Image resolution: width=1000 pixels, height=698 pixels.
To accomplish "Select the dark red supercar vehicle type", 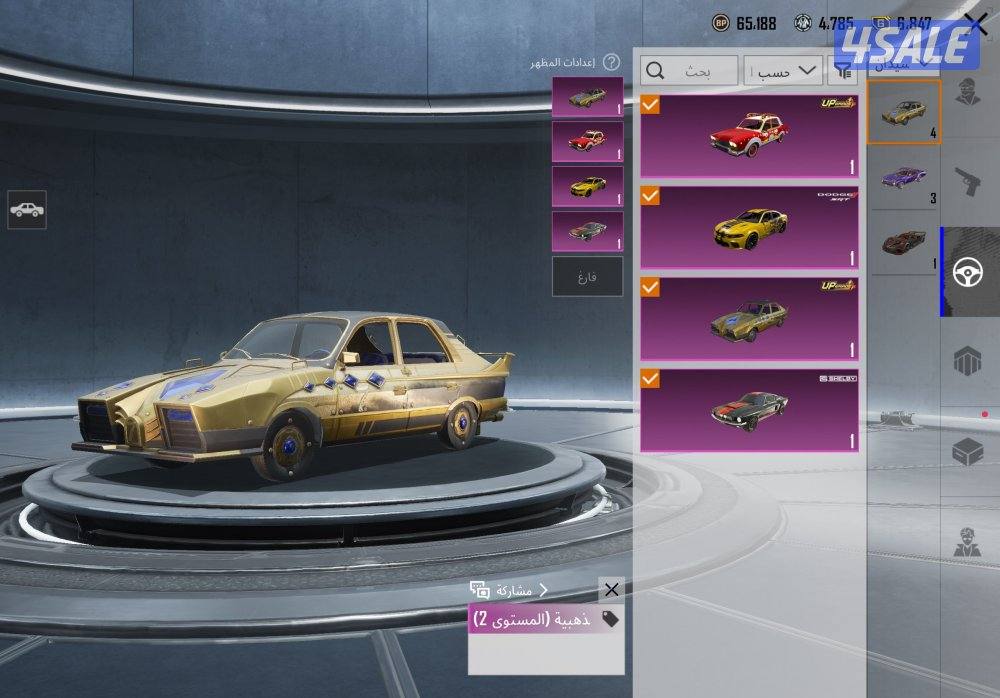I will point(904,242).
